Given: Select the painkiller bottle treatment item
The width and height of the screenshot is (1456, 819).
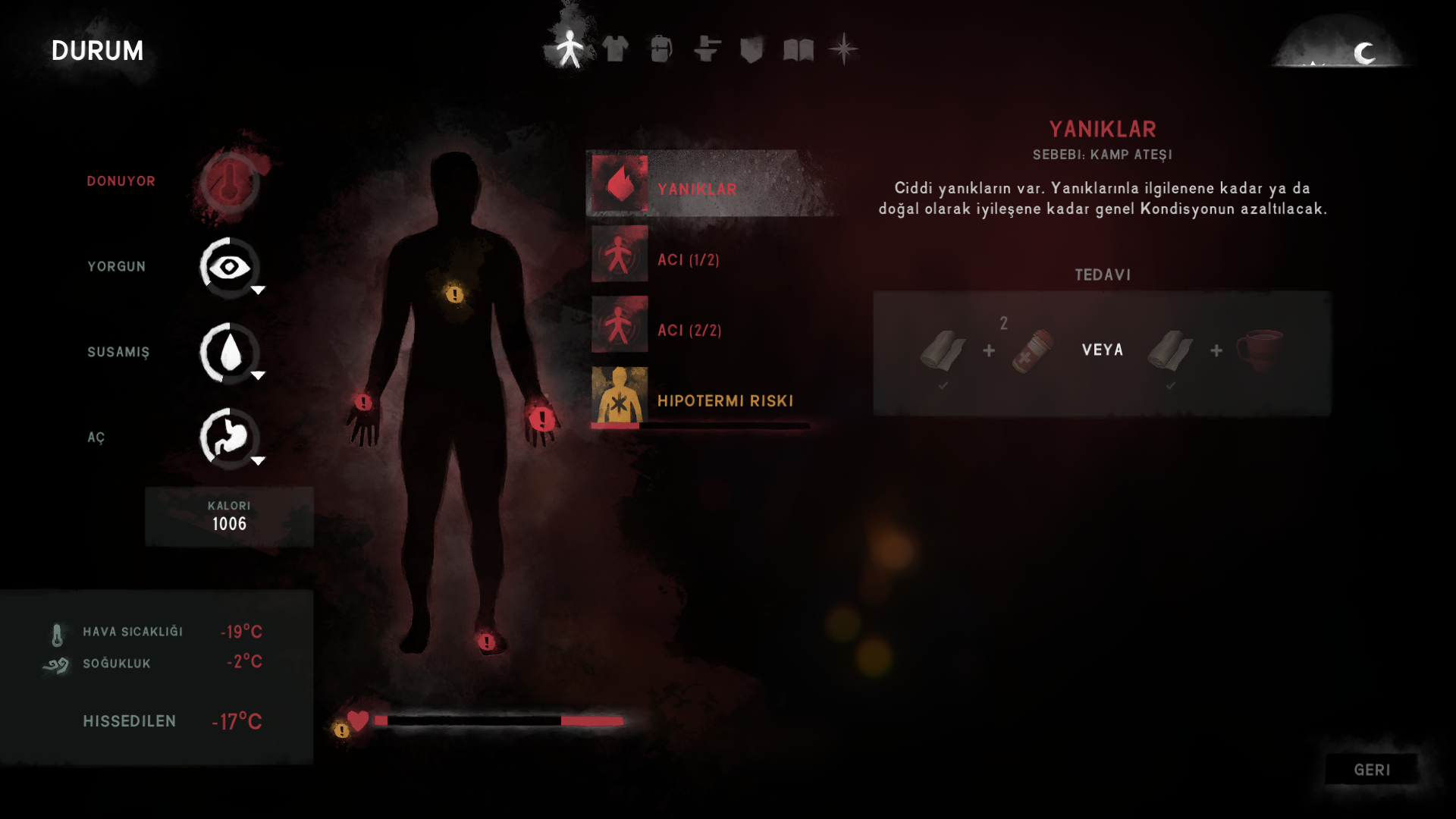Looking at the screenshot, I should click(1033, 350).
